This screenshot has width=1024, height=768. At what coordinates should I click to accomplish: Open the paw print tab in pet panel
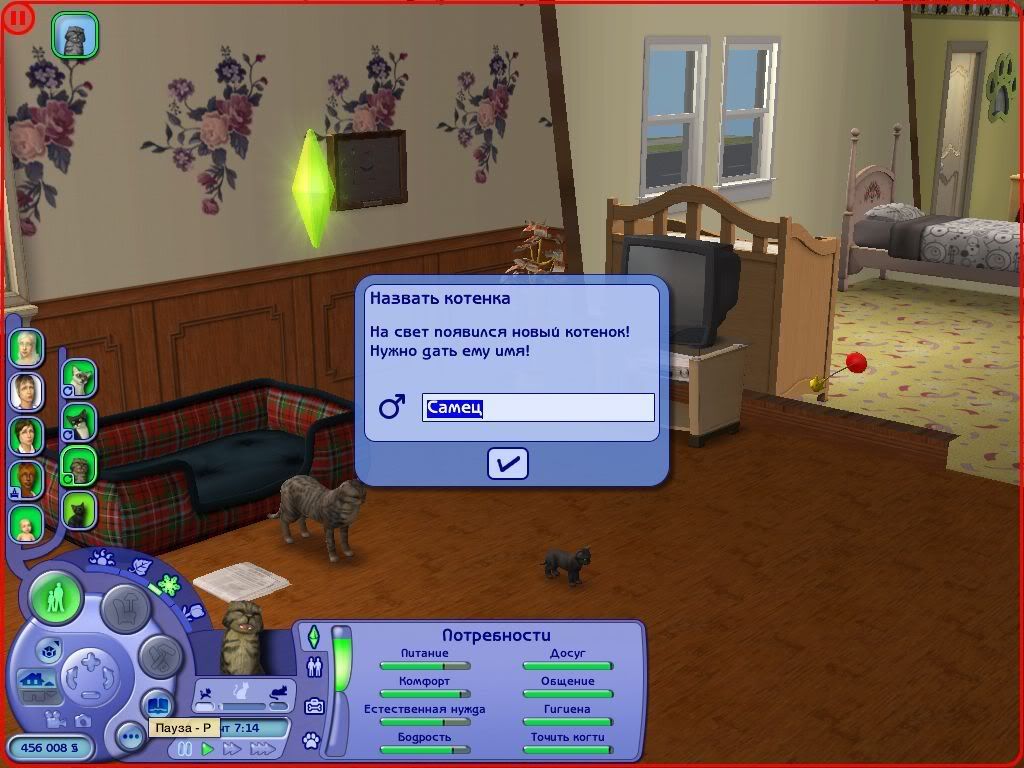pos(312,742)
